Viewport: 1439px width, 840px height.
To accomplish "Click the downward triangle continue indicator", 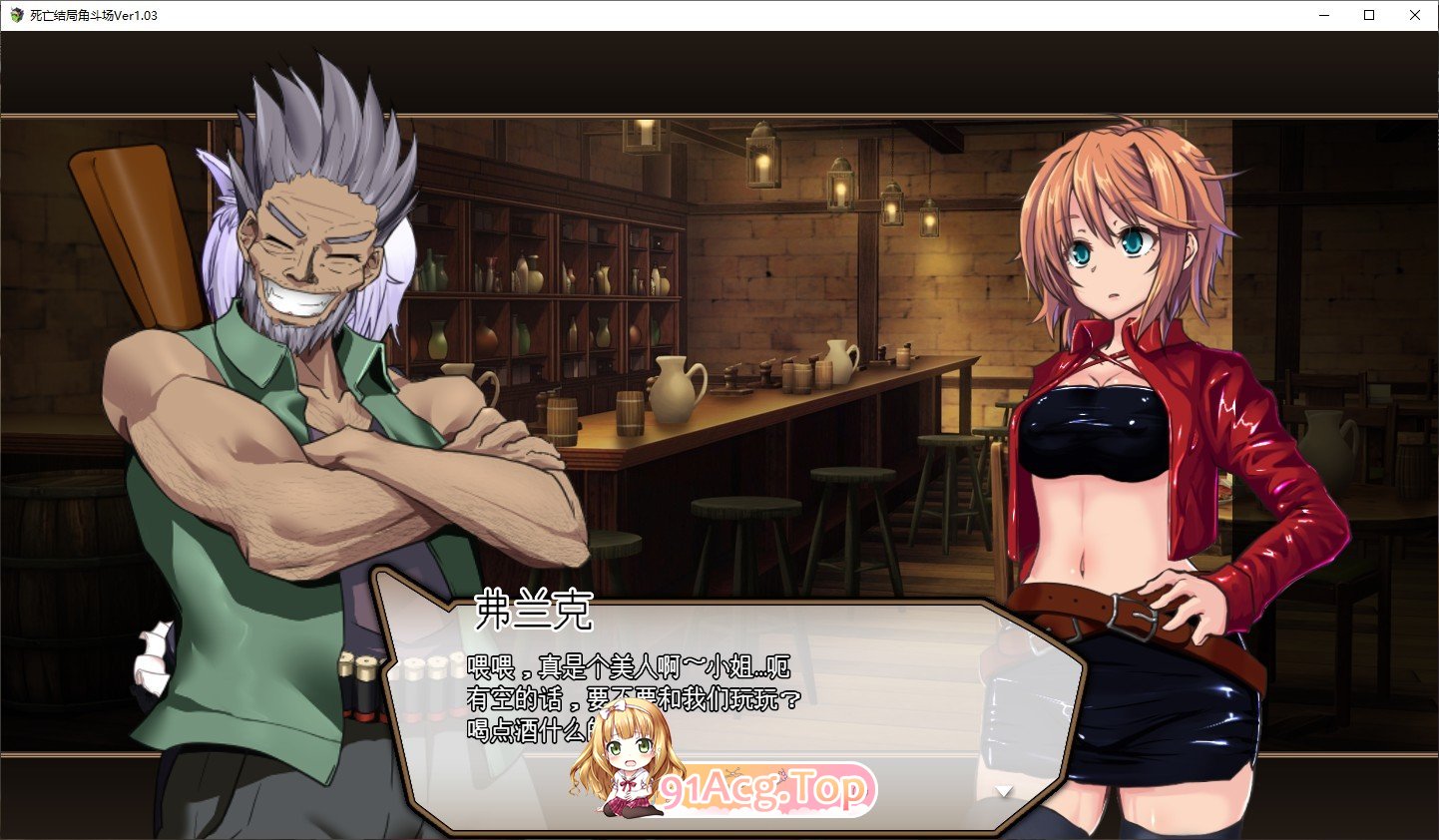I will point(1001,789).
